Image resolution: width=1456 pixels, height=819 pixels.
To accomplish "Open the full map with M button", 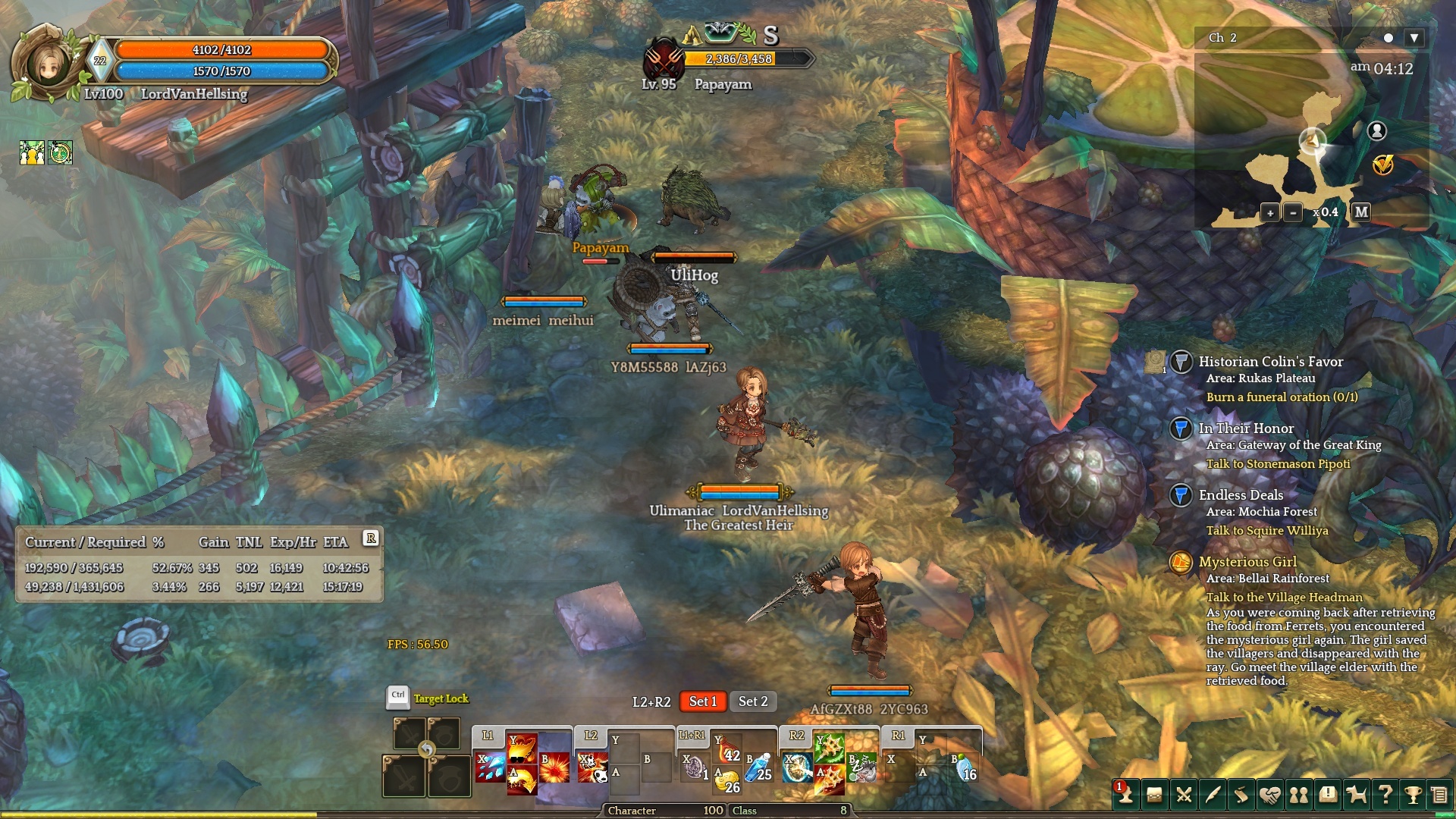I will pyautogui.click(x=1361, y=212).
